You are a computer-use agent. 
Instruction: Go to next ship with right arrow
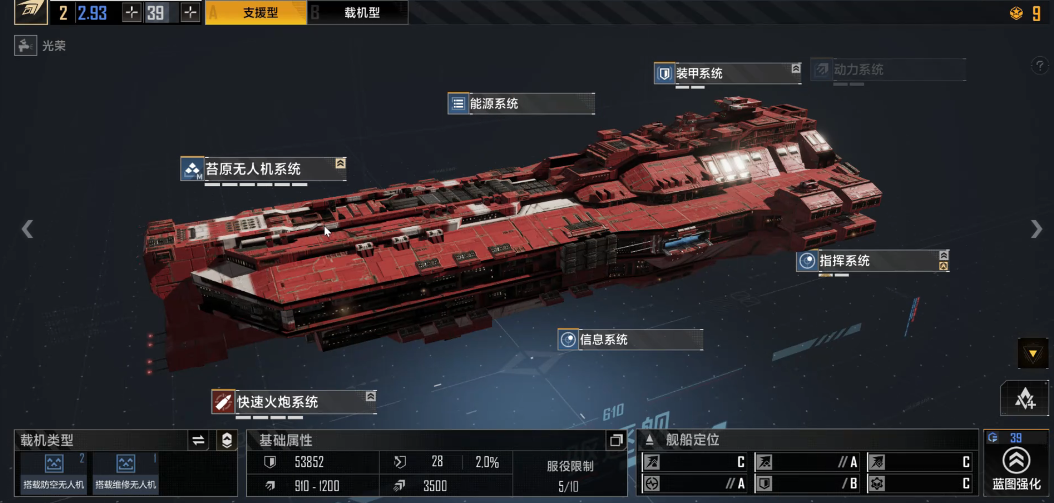(1036, 229)
